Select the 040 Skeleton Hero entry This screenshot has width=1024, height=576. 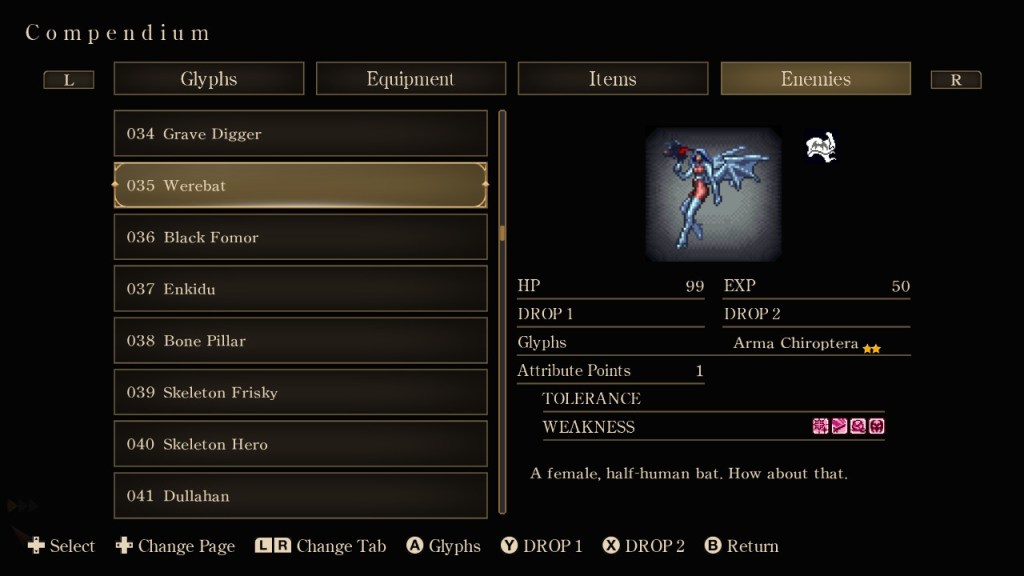click(301, 445)
